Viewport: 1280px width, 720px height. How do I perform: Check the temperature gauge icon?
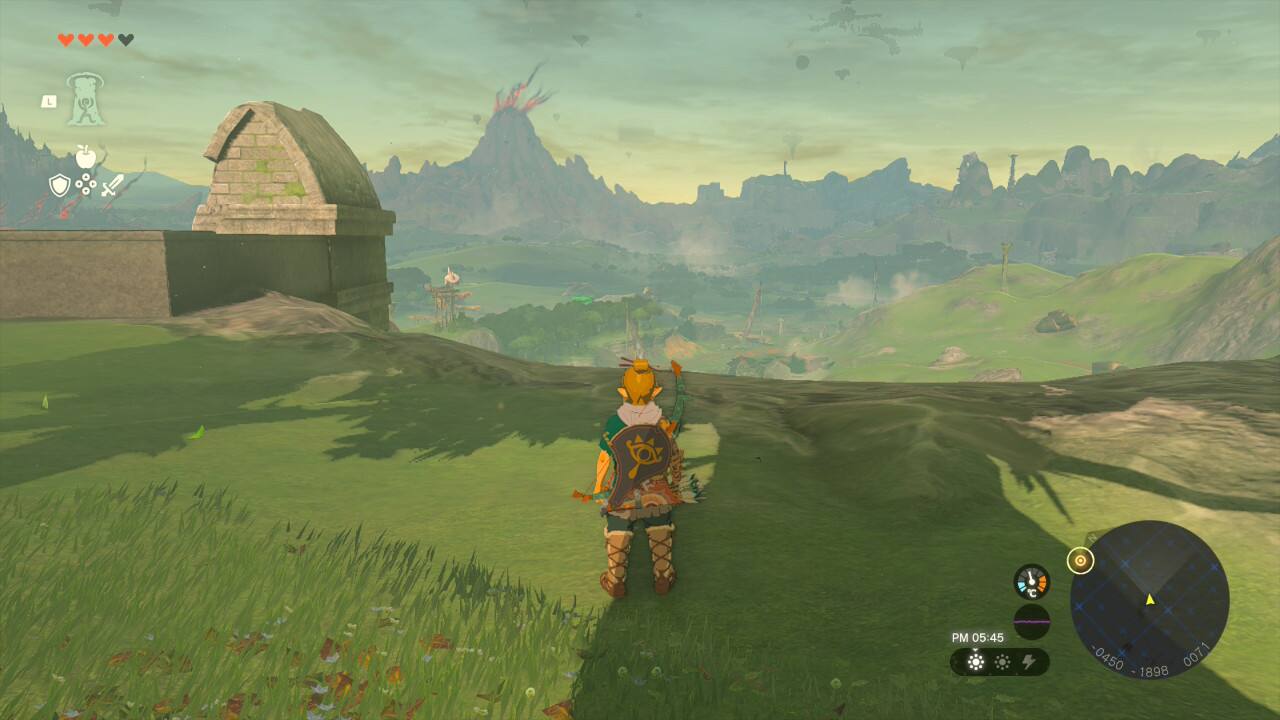pos(1032,582)
